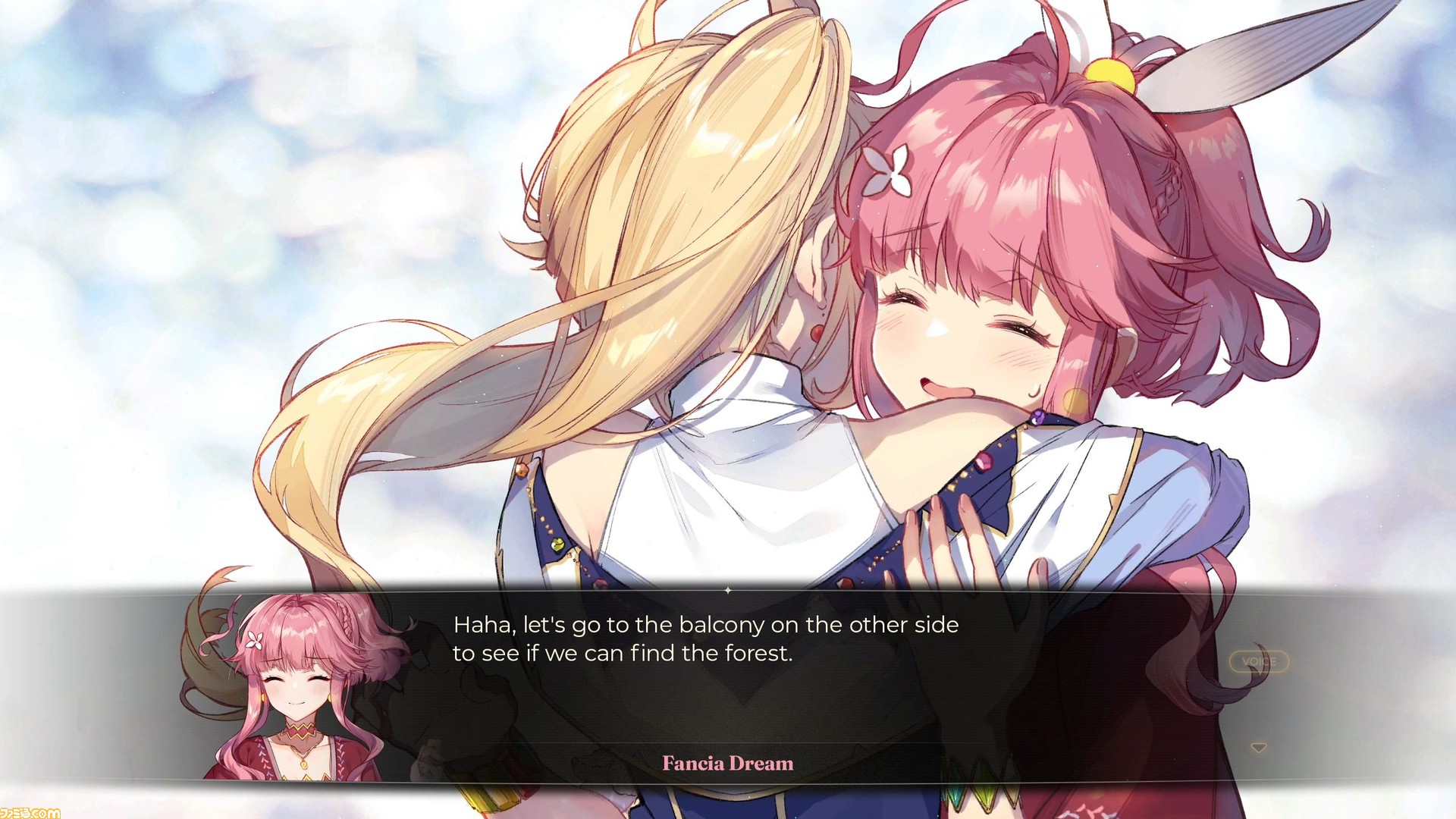The height and width of the screenshot is (819, 1456).
Task: Click the "Fancia Dream" name label
Action: pos(728,764)
